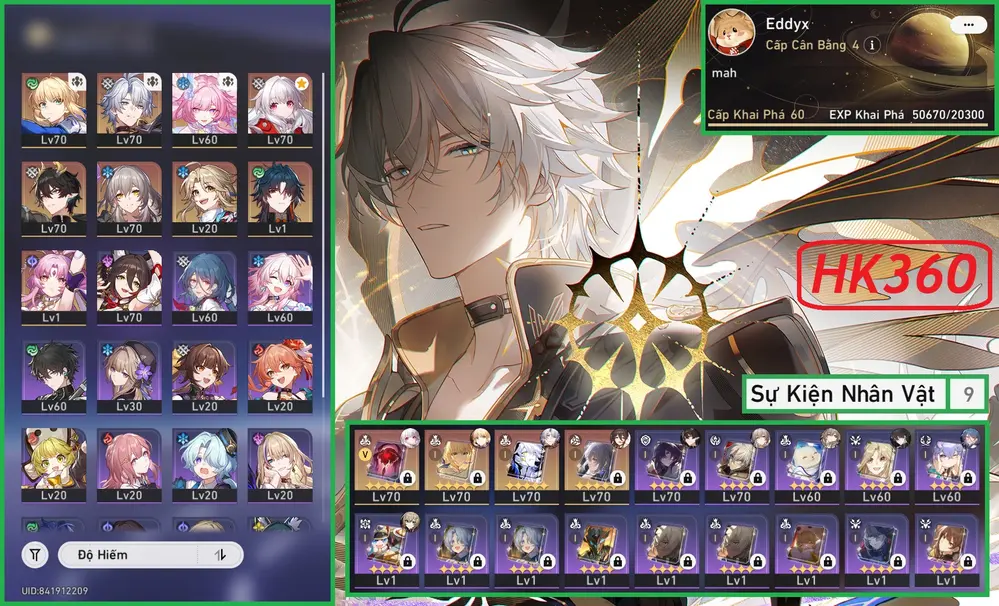Show Cấp Cân Bằng info tooltip
The width and height of the screenshot is (999, 606).
pos(873,45)
